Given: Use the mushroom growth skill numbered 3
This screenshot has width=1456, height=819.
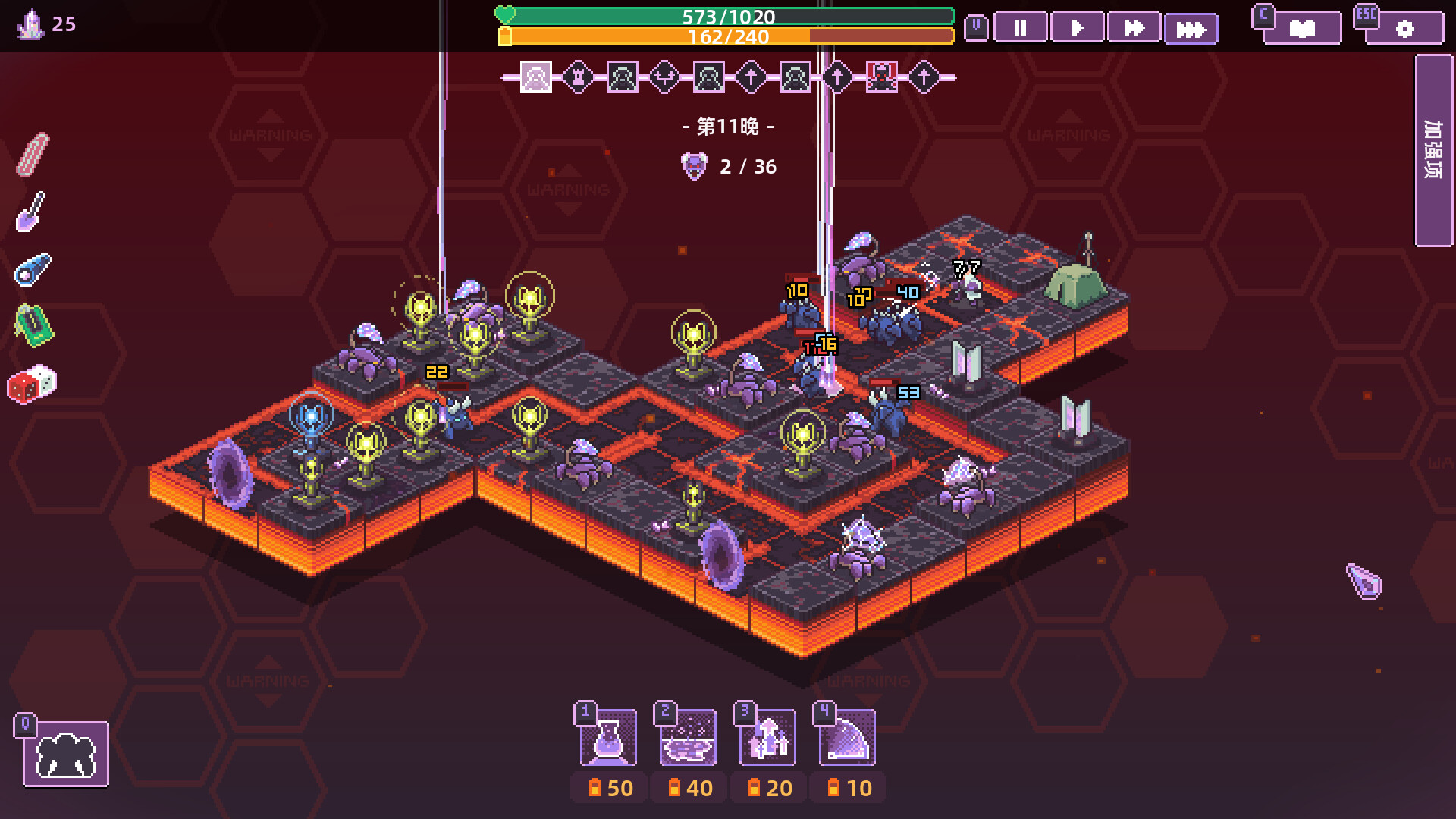Looking at the screenshot, I should pos(767,736).
